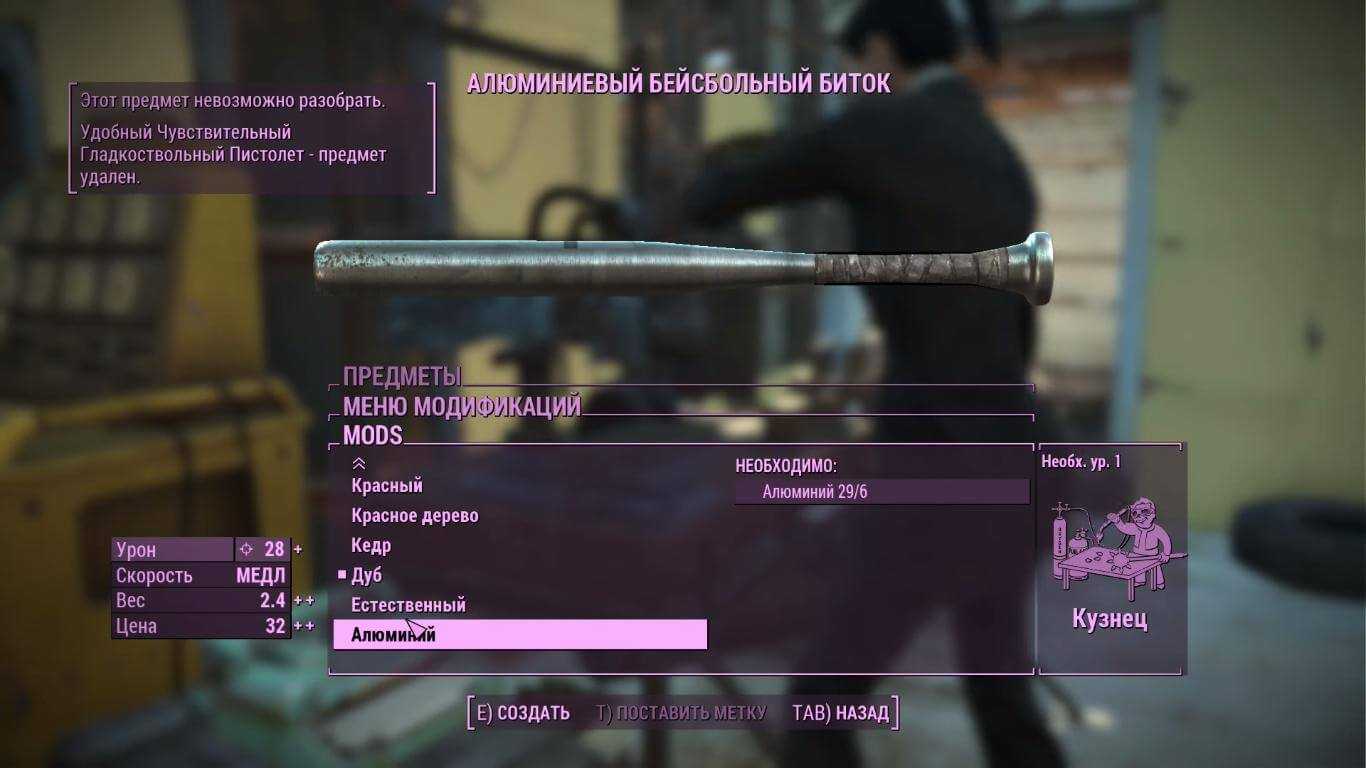Open the Предметы section header
Viewport: 1366px width, 768px height.
coord(402,377)
